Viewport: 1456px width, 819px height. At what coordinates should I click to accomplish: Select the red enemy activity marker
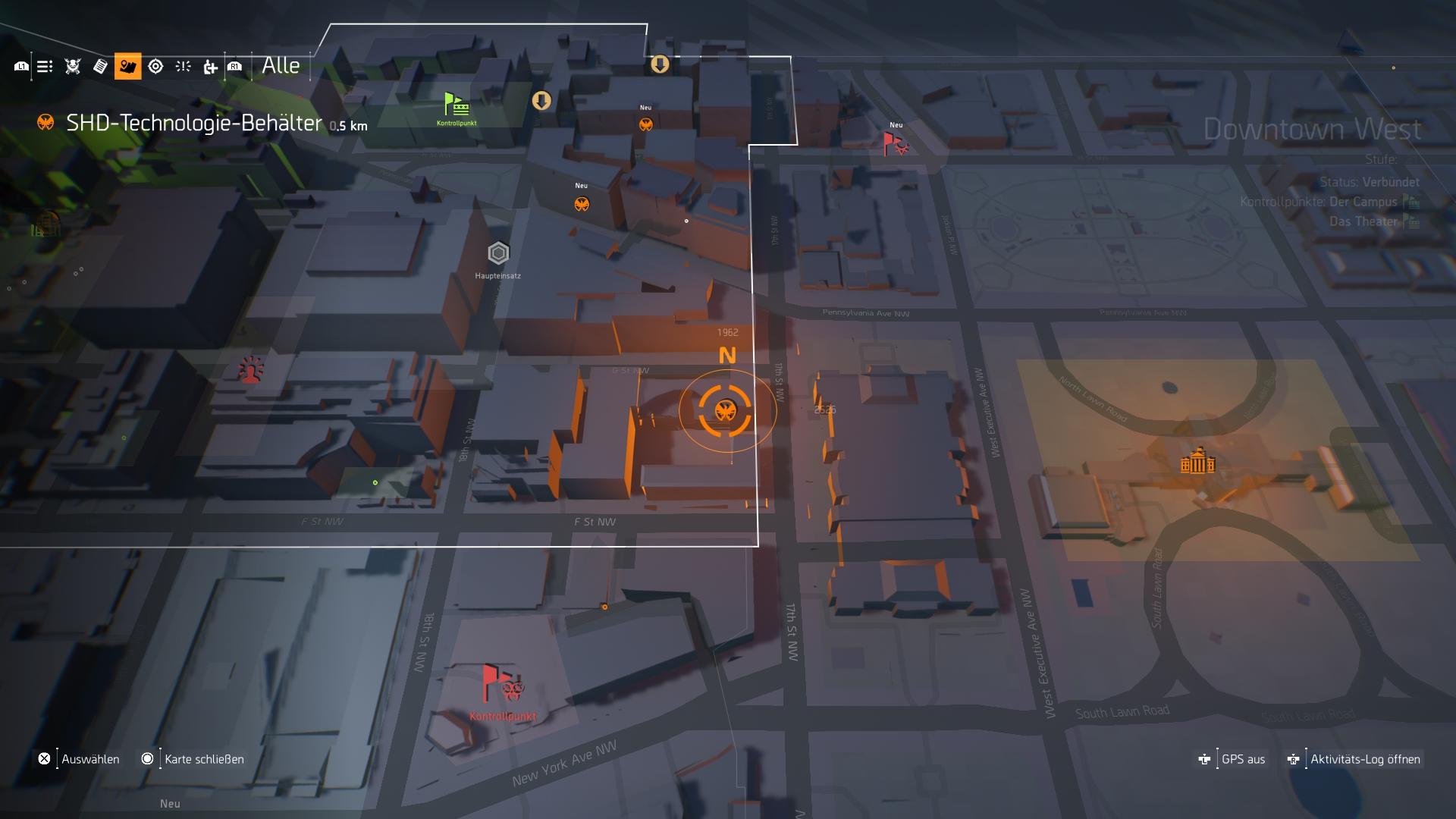coord(250,370)
